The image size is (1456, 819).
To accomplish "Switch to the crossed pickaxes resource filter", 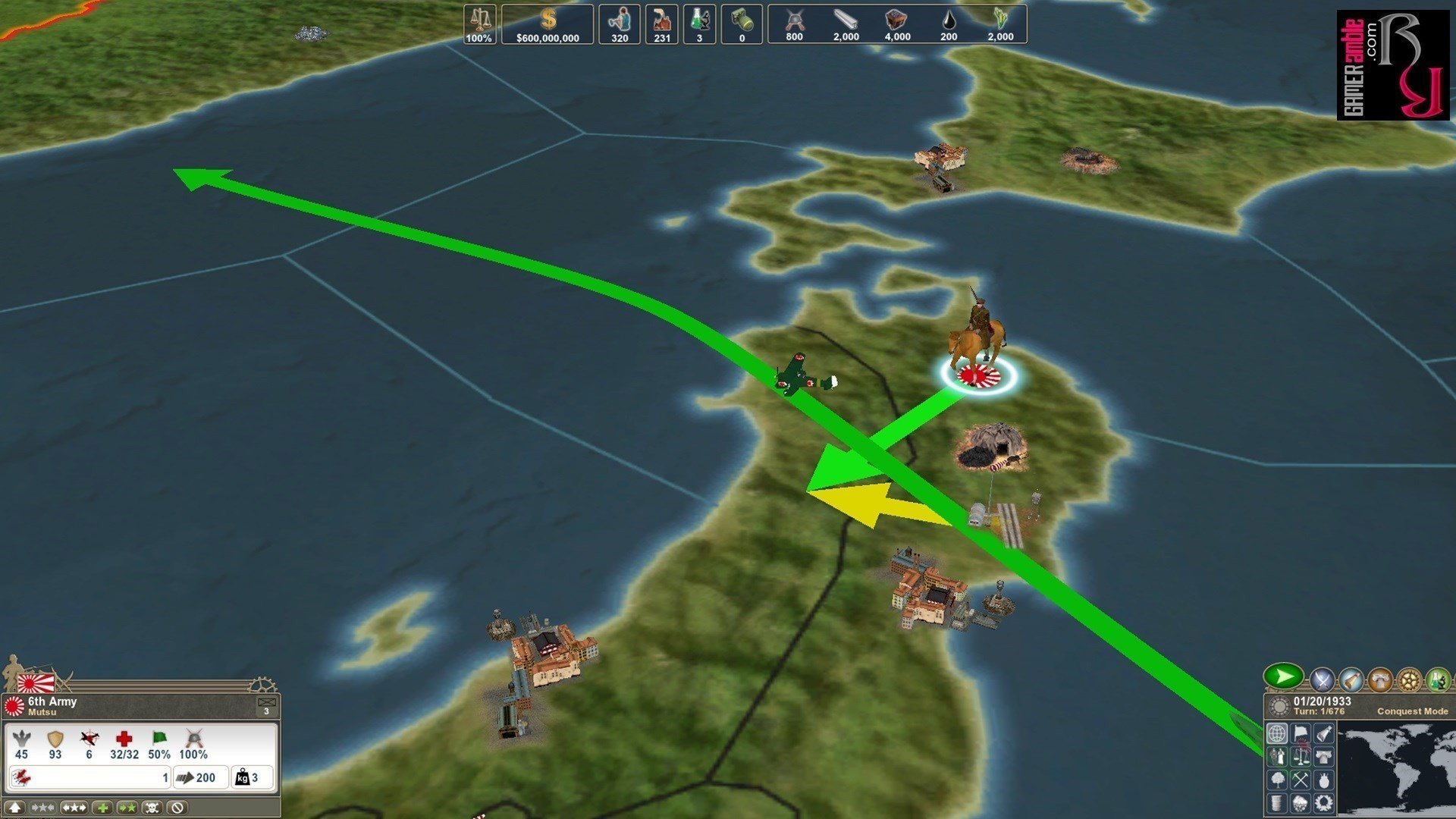I will click(x=1301, y=780).
